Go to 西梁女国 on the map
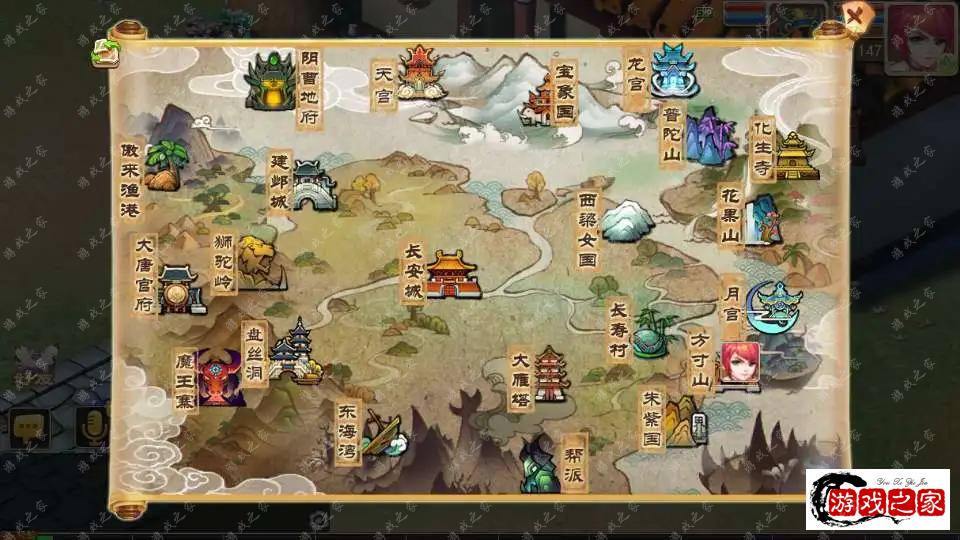The width and height of the screenshot is (960, 540). [627, 220]
